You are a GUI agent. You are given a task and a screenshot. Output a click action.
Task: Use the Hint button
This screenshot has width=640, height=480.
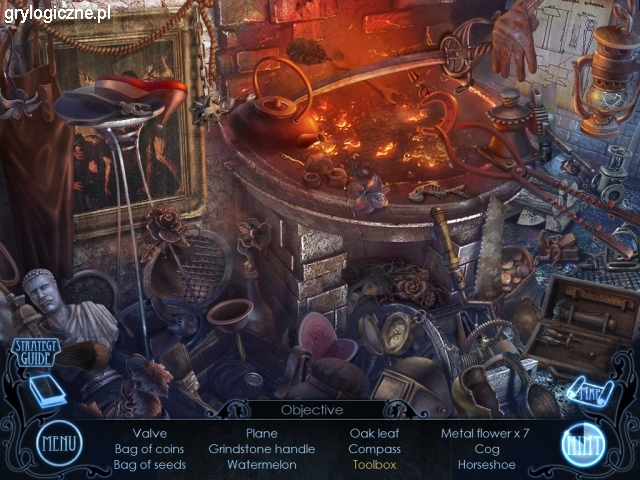[x=580, y=445]
